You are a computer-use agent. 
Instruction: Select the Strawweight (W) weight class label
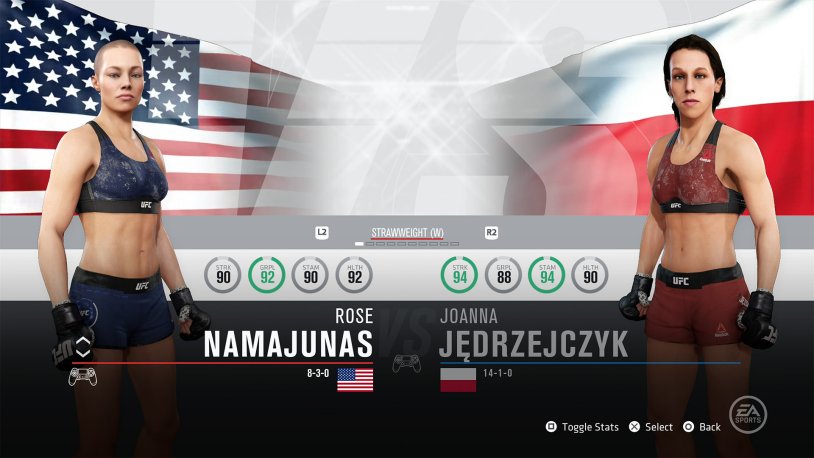(x=407, y=232)
